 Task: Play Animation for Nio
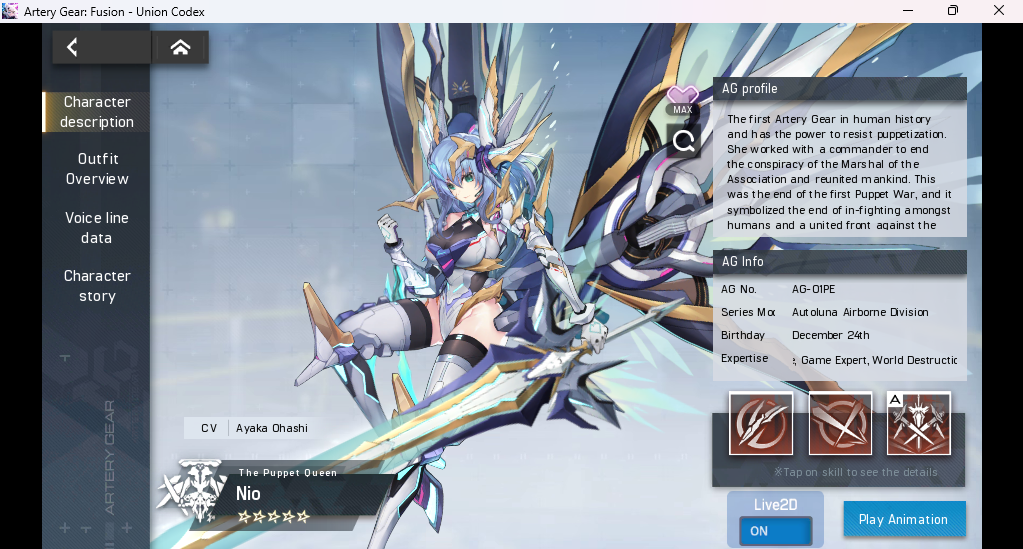point(904,519)
